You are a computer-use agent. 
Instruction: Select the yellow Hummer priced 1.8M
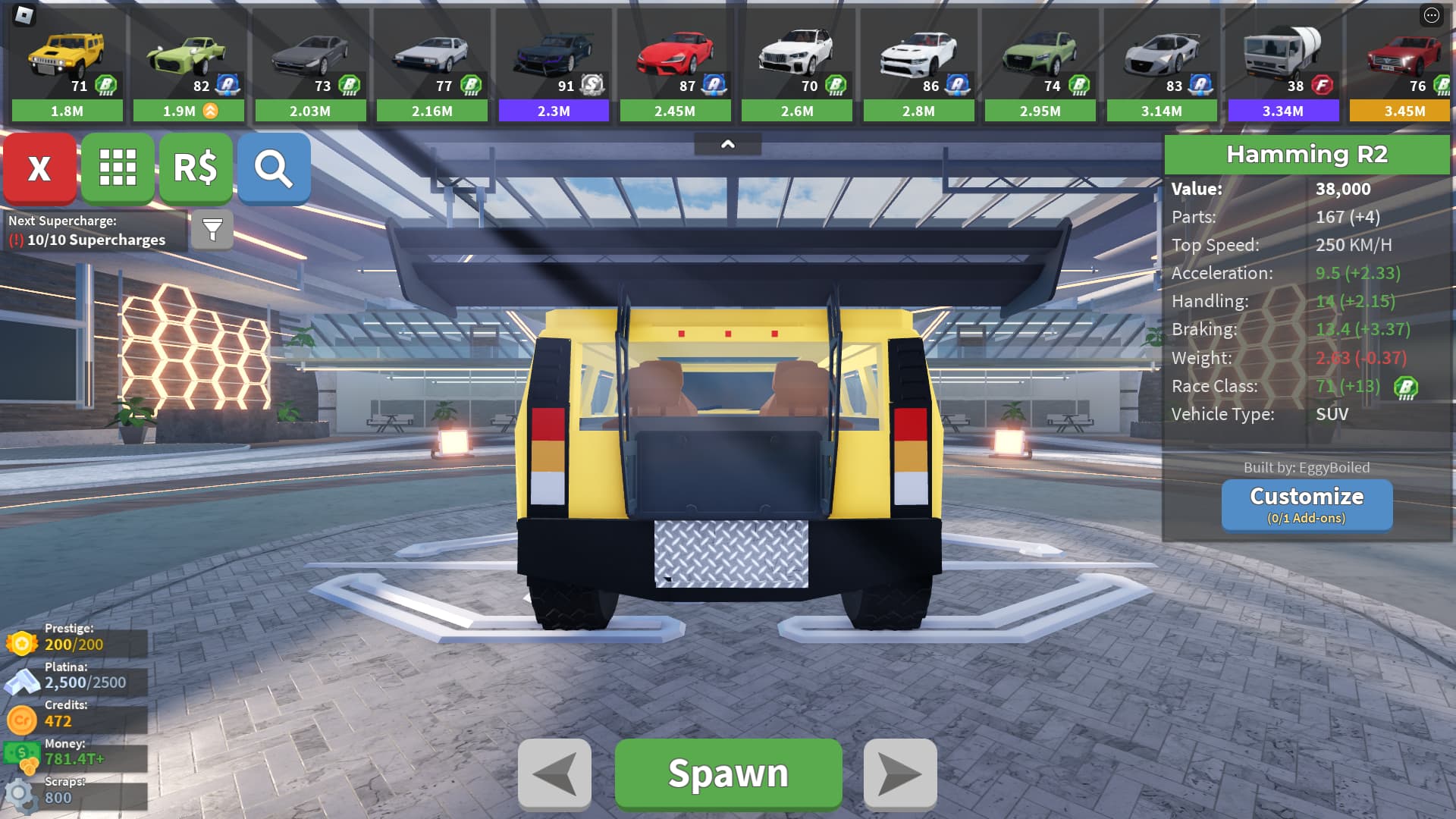point(67,64)
